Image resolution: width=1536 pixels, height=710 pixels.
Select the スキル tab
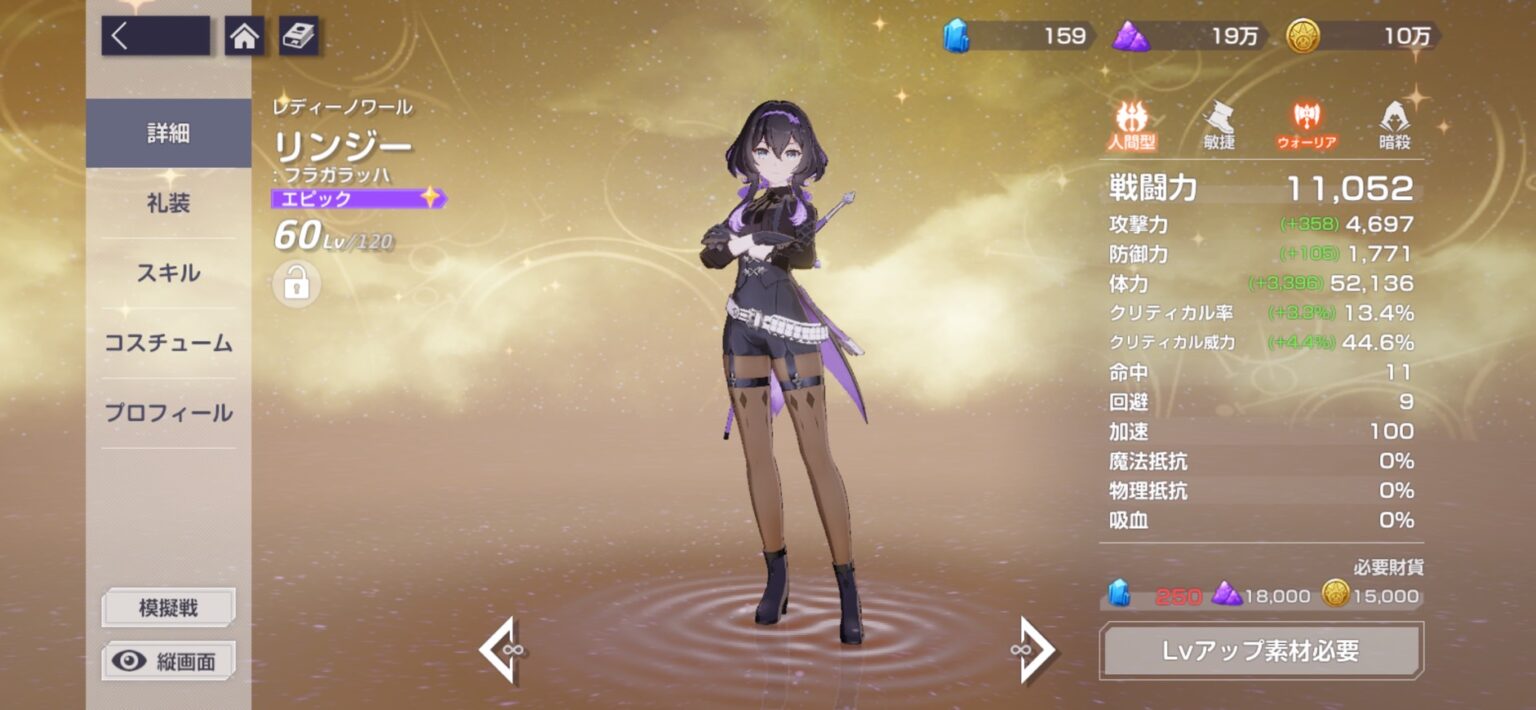[168, 273]
